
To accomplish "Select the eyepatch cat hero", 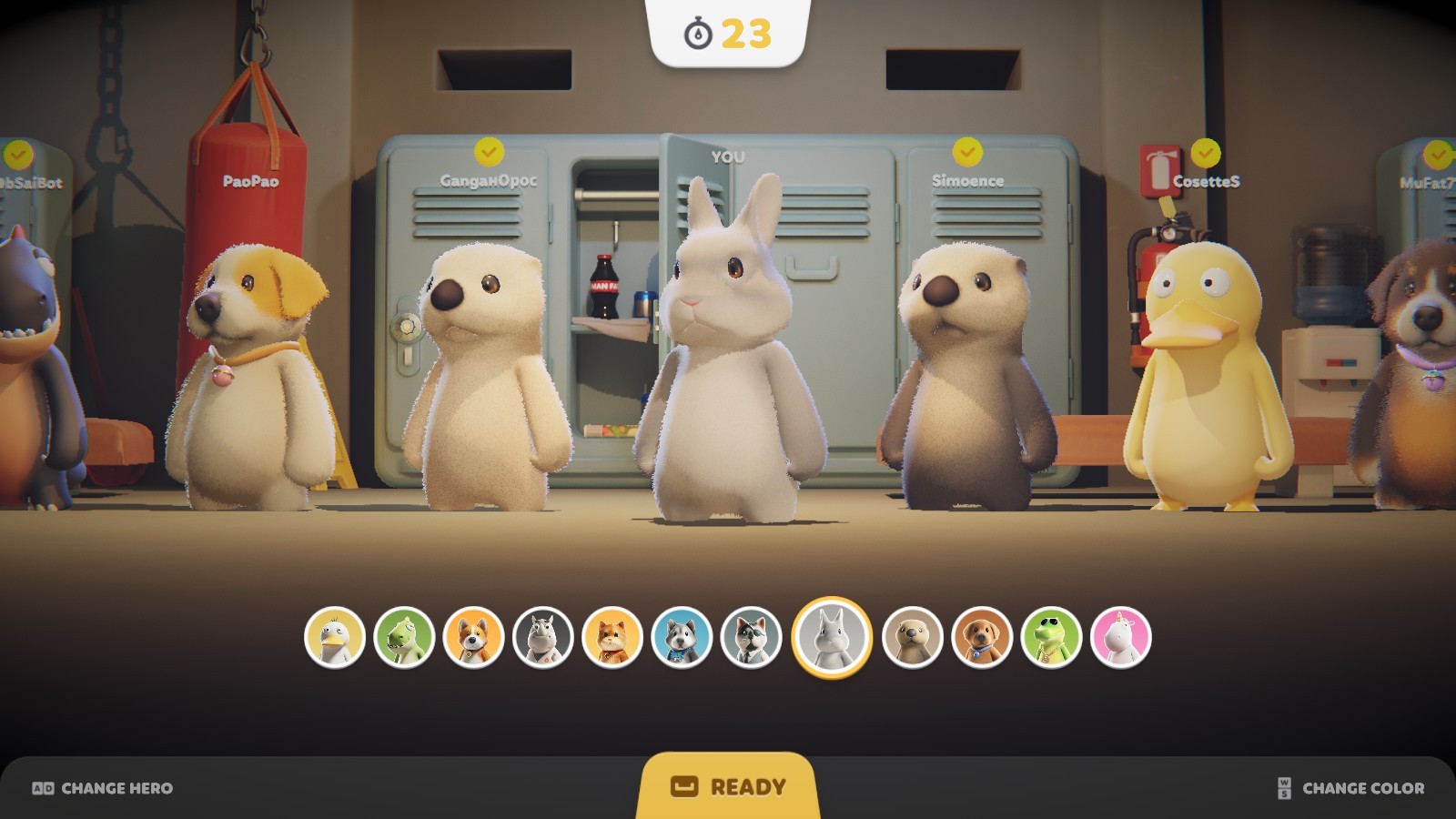I will click(751, 637).
